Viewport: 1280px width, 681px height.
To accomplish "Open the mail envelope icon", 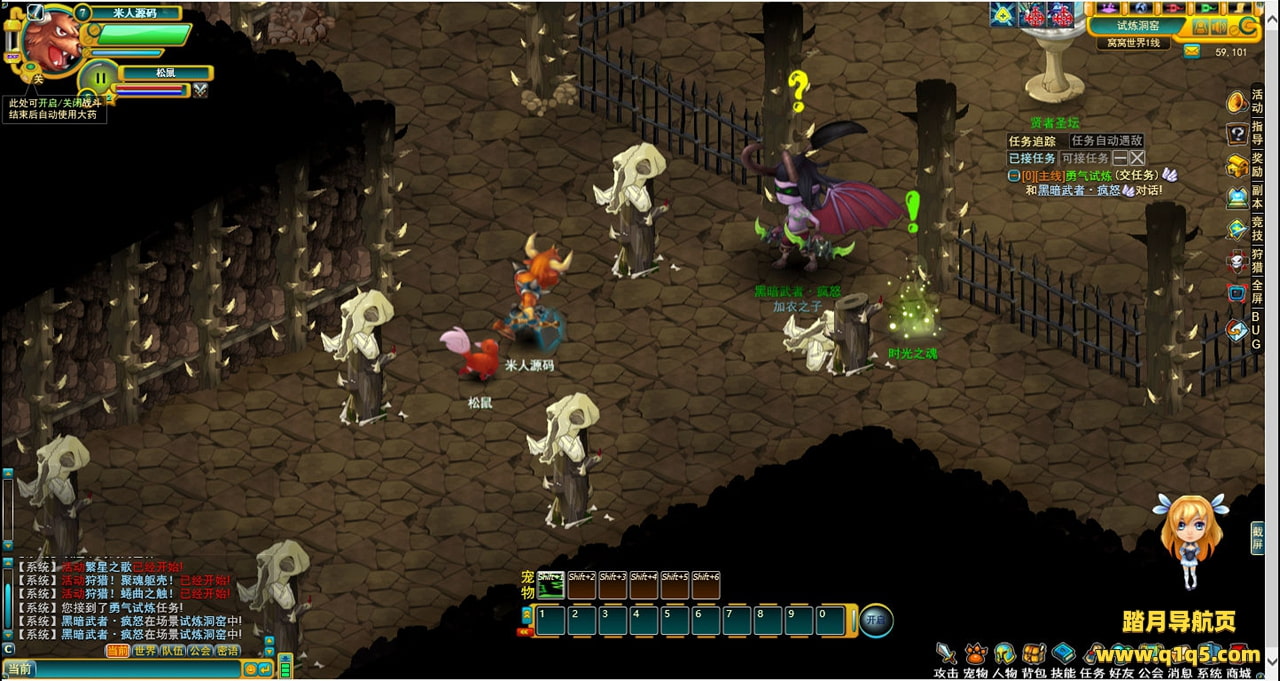I will click(x=1192, y=51).
